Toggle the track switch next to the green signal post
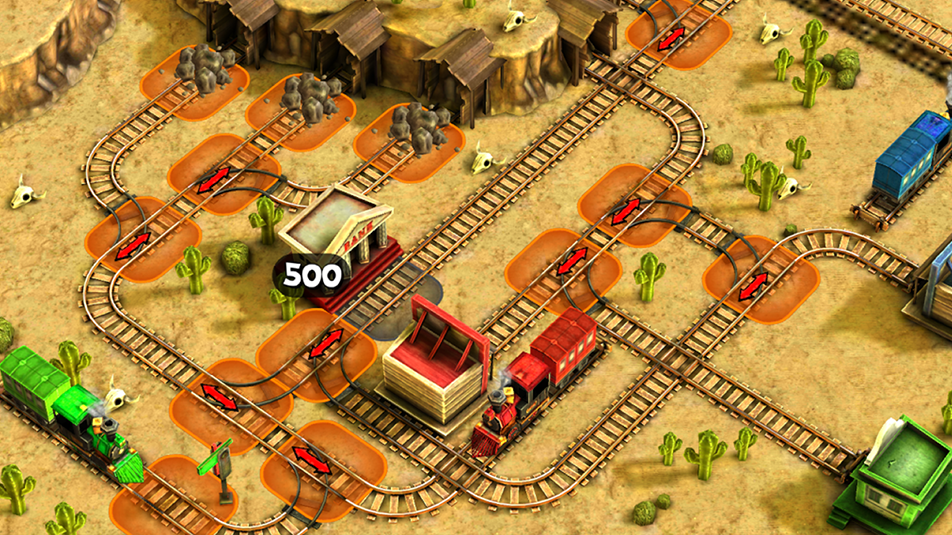 click(x=312, y=460)
